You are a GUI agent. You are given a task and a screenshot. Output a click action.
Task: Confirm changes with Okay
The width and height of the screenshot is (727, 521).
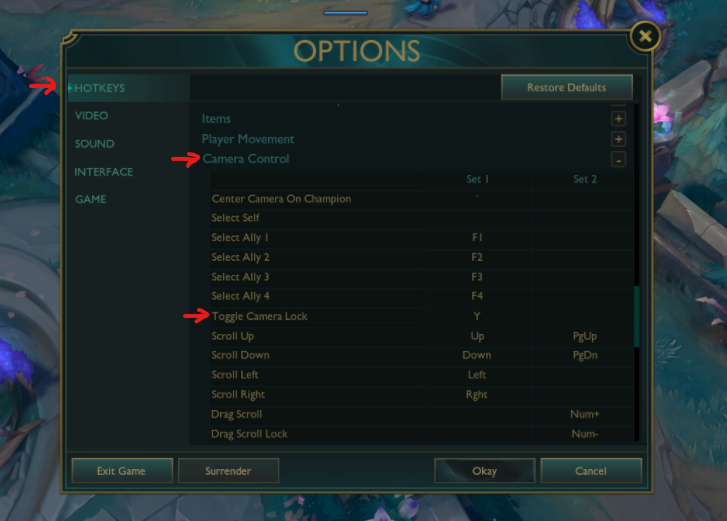click(484, 471)
